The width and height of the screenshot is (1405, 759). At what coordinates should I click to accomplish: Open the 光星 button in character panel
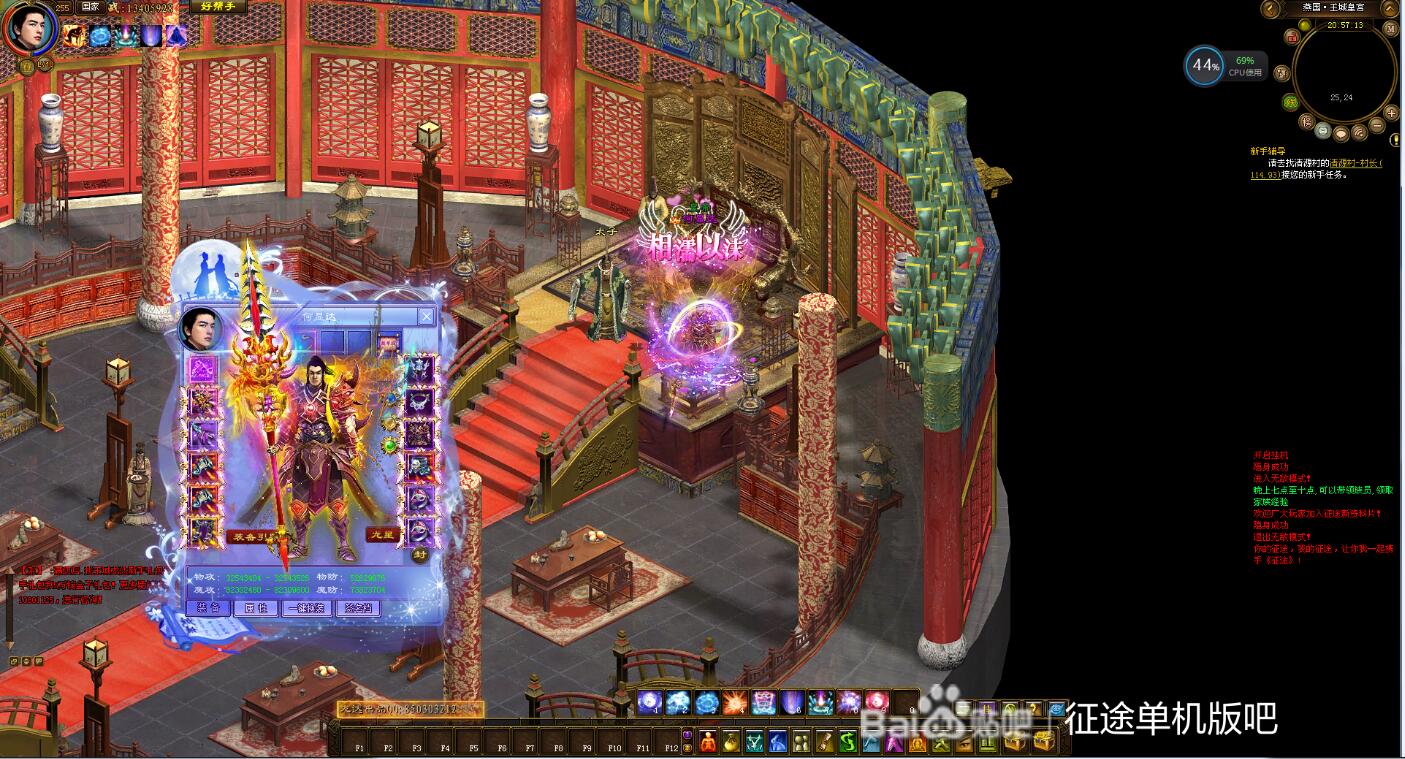pyautogui.click(x=383, y=535)
